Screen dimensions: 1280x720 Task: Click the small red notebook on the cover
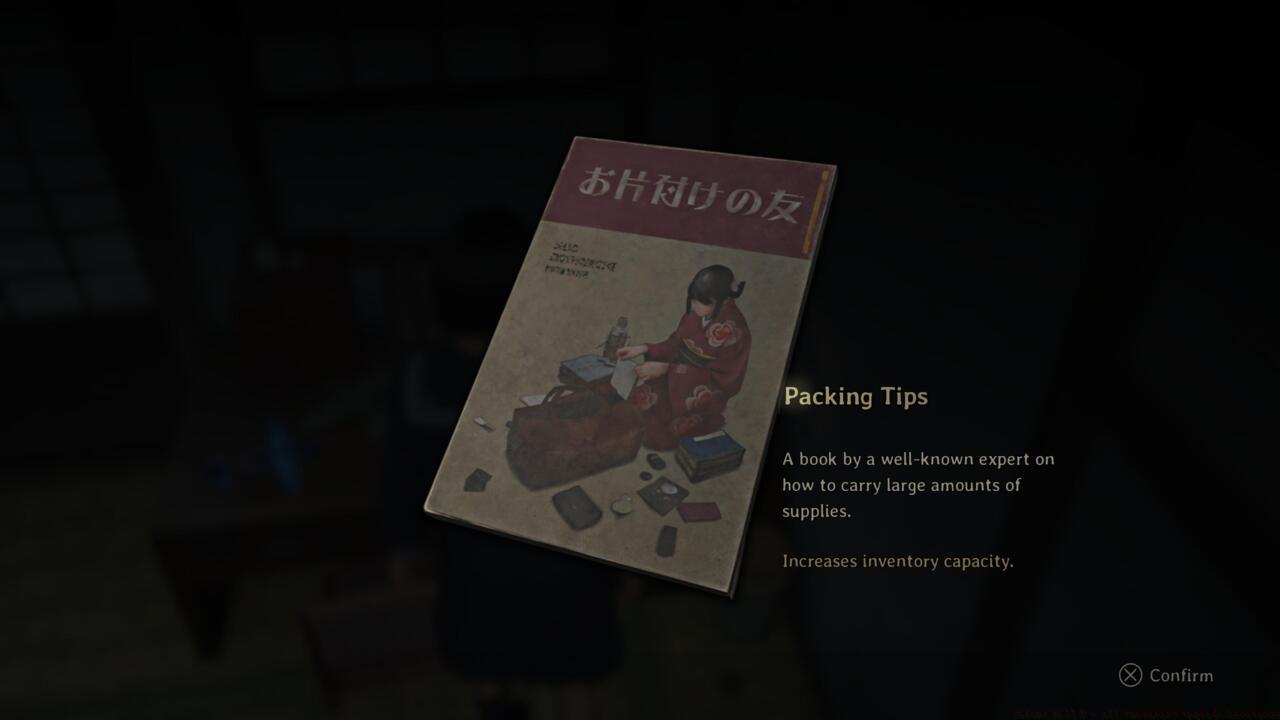pyautogui.click(x=699, y=510)
